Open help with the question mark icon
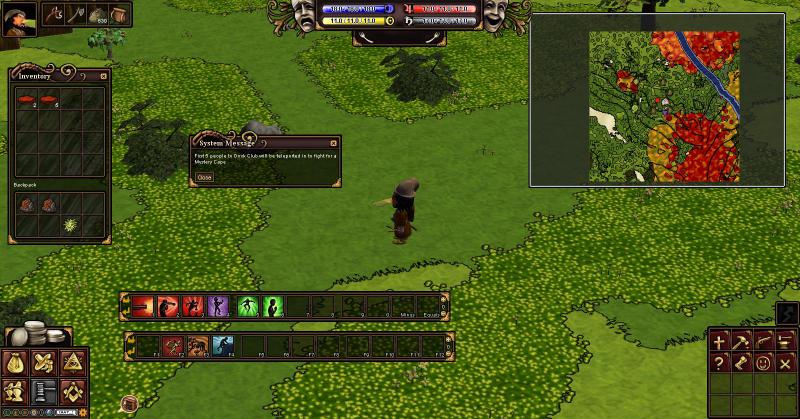Viewport: 800px width, 419px height. click(x=720, y=363)
